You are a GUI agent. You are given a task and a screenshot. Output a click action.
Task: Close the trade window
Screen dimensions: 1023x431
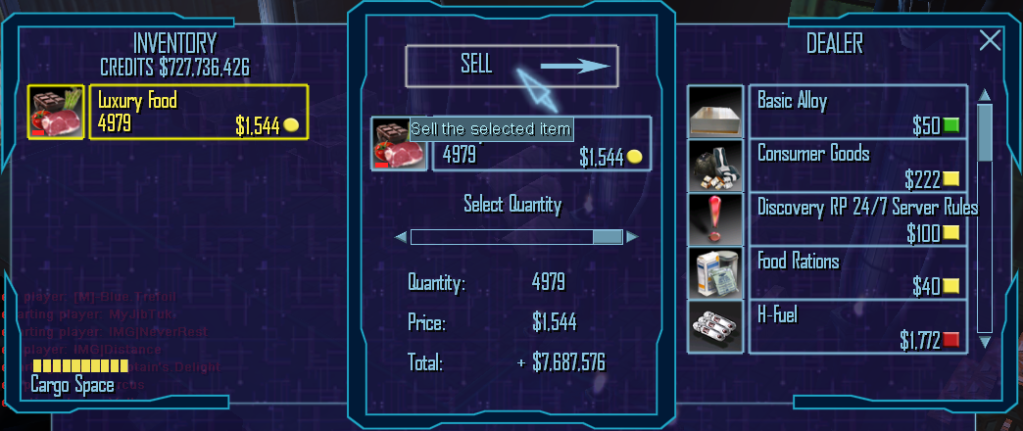pos(989,40)
